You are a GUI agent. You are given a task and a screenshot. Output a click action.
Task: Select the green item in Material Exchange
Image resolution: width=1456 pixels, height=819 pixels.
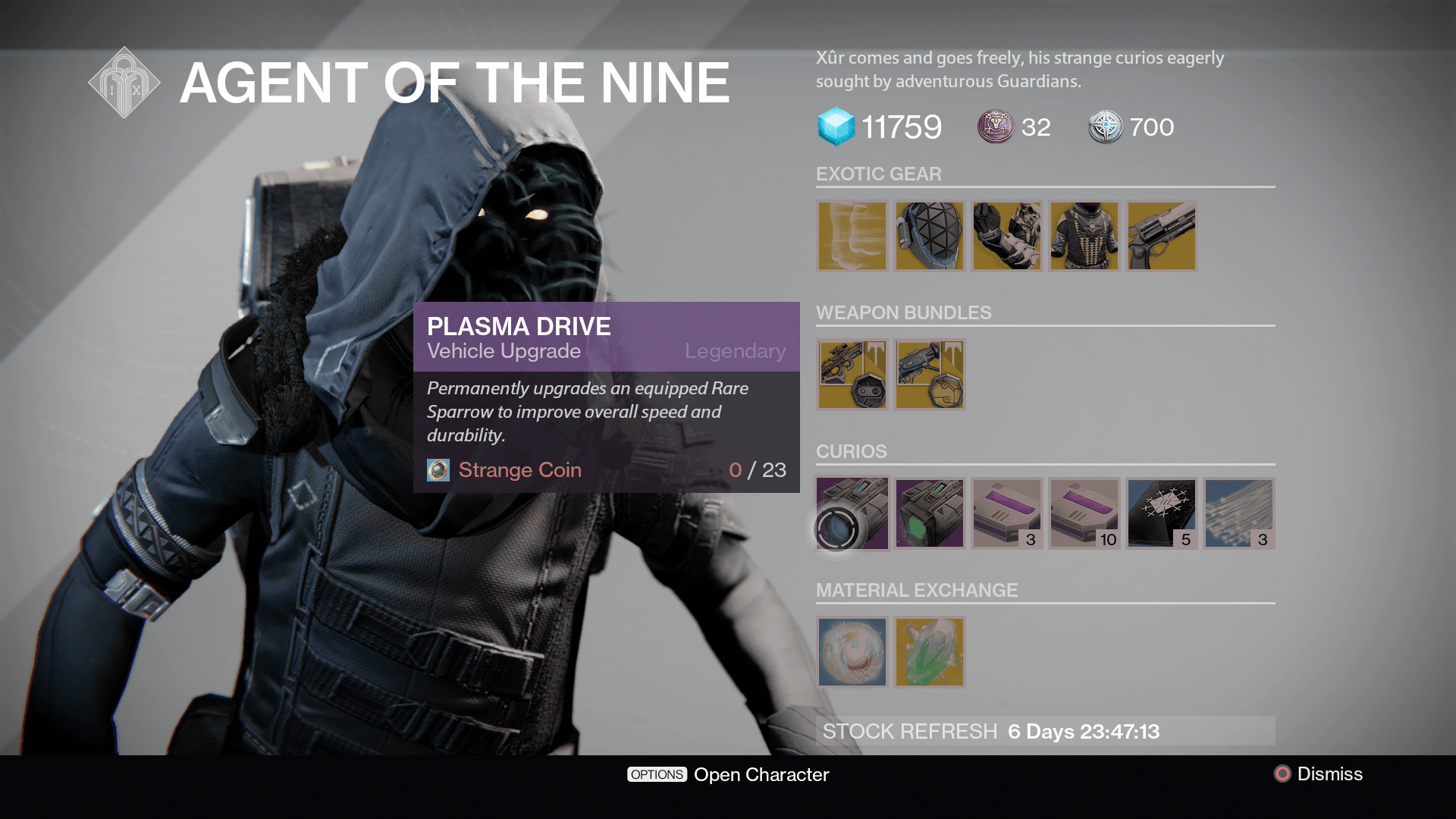pos(929,652)
